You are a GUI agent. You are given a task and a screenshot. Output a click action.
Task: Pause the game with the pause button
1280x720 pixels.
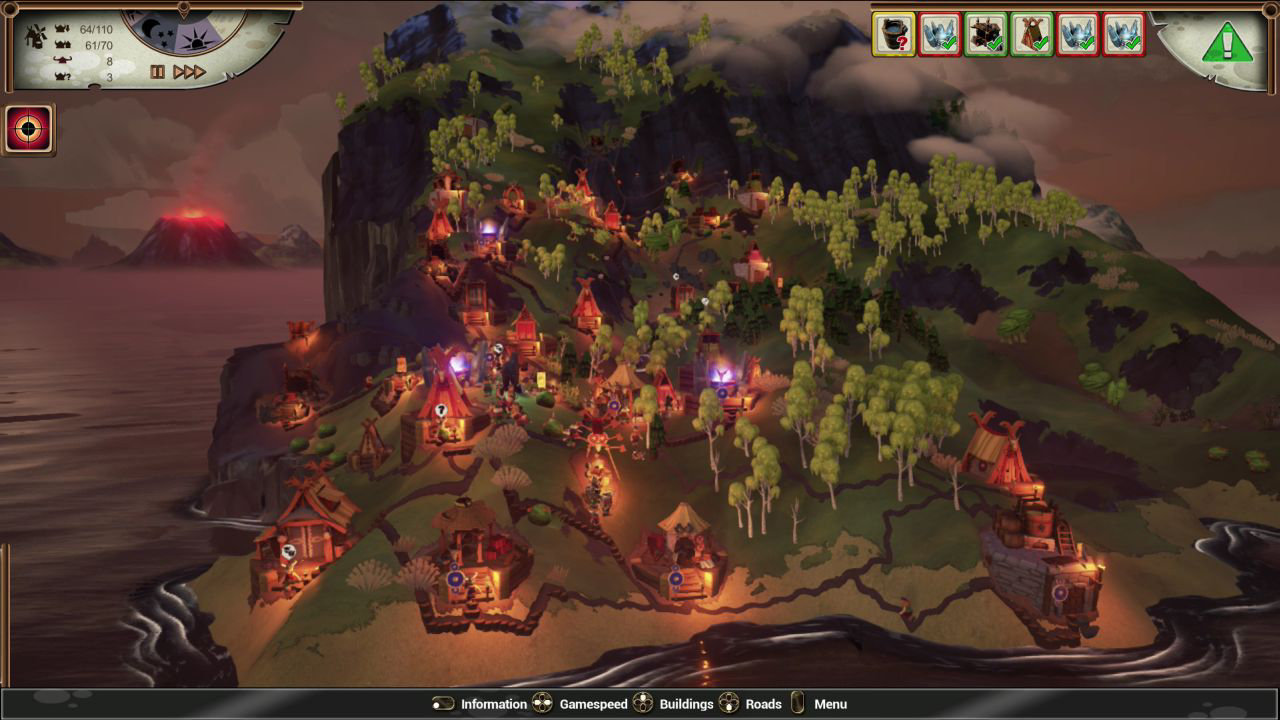pos(157,71)
